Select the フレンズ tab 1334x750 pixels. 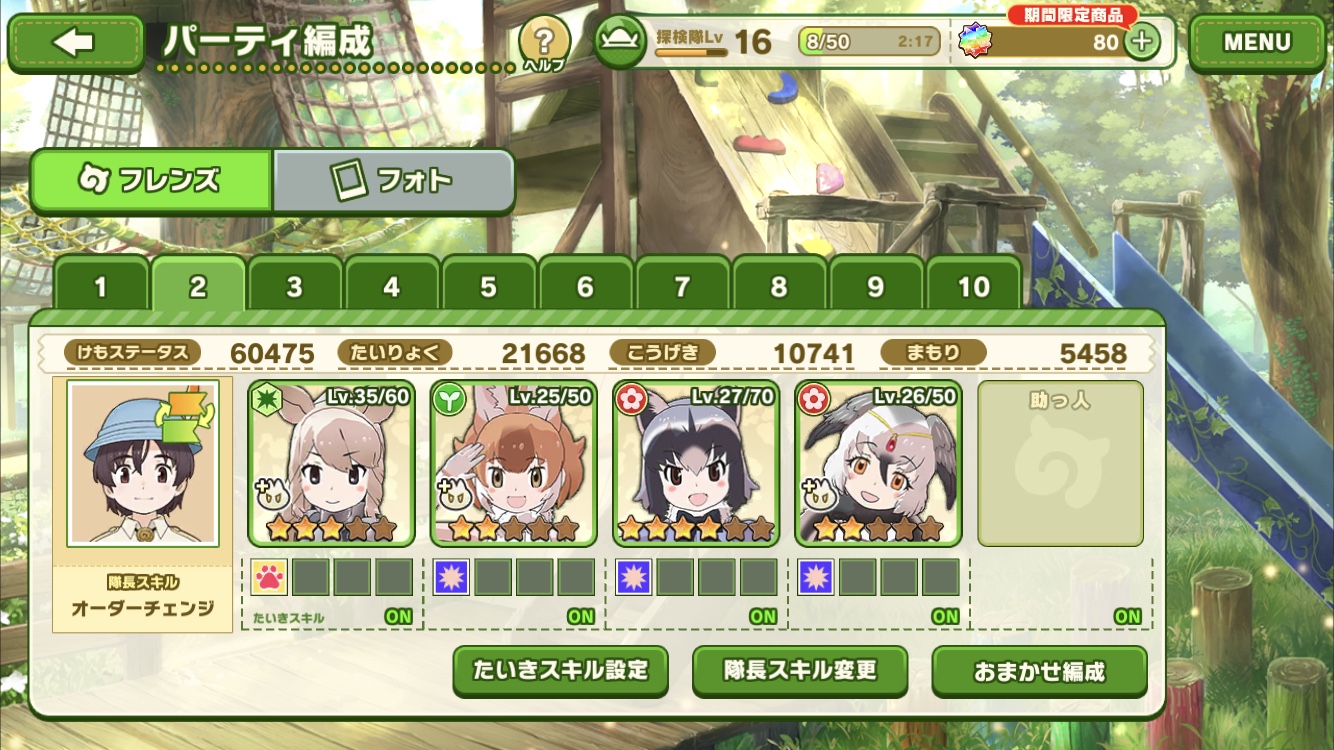(x=151, y=181)
